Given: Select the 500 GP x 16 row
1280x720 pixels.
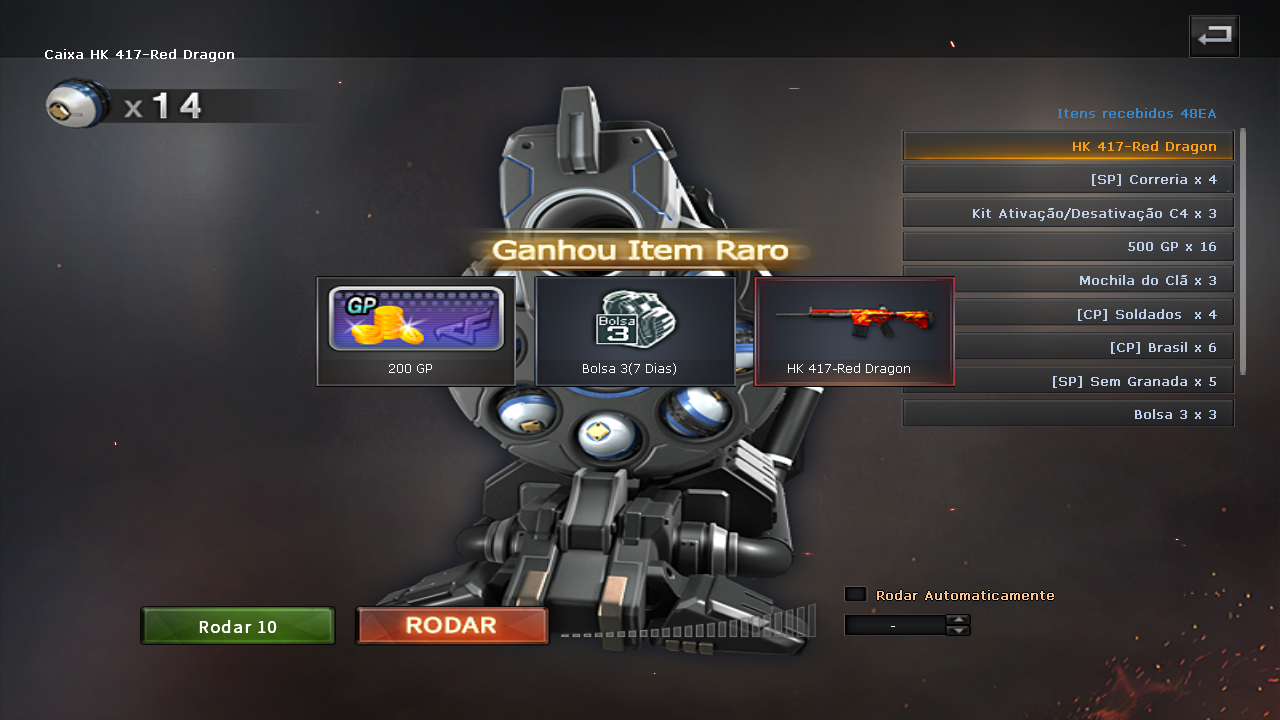Looking at the screenshot, I should [x=1068, y=247].
